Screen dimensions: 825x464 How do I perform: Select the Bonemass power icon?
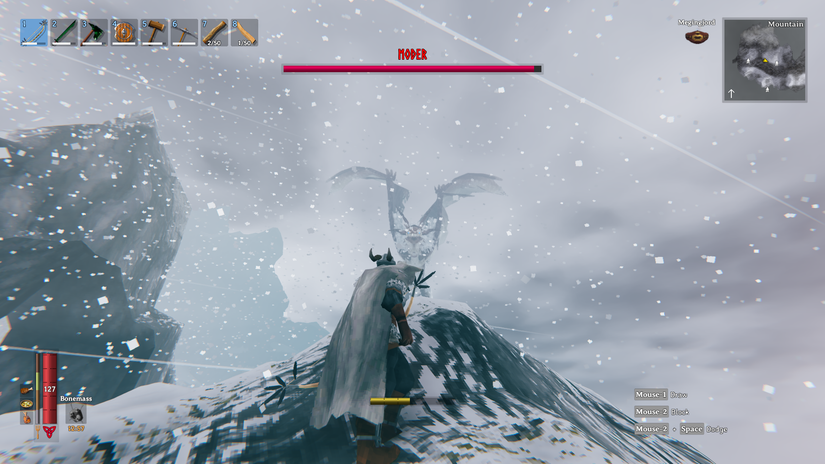[x=76, y=413]
